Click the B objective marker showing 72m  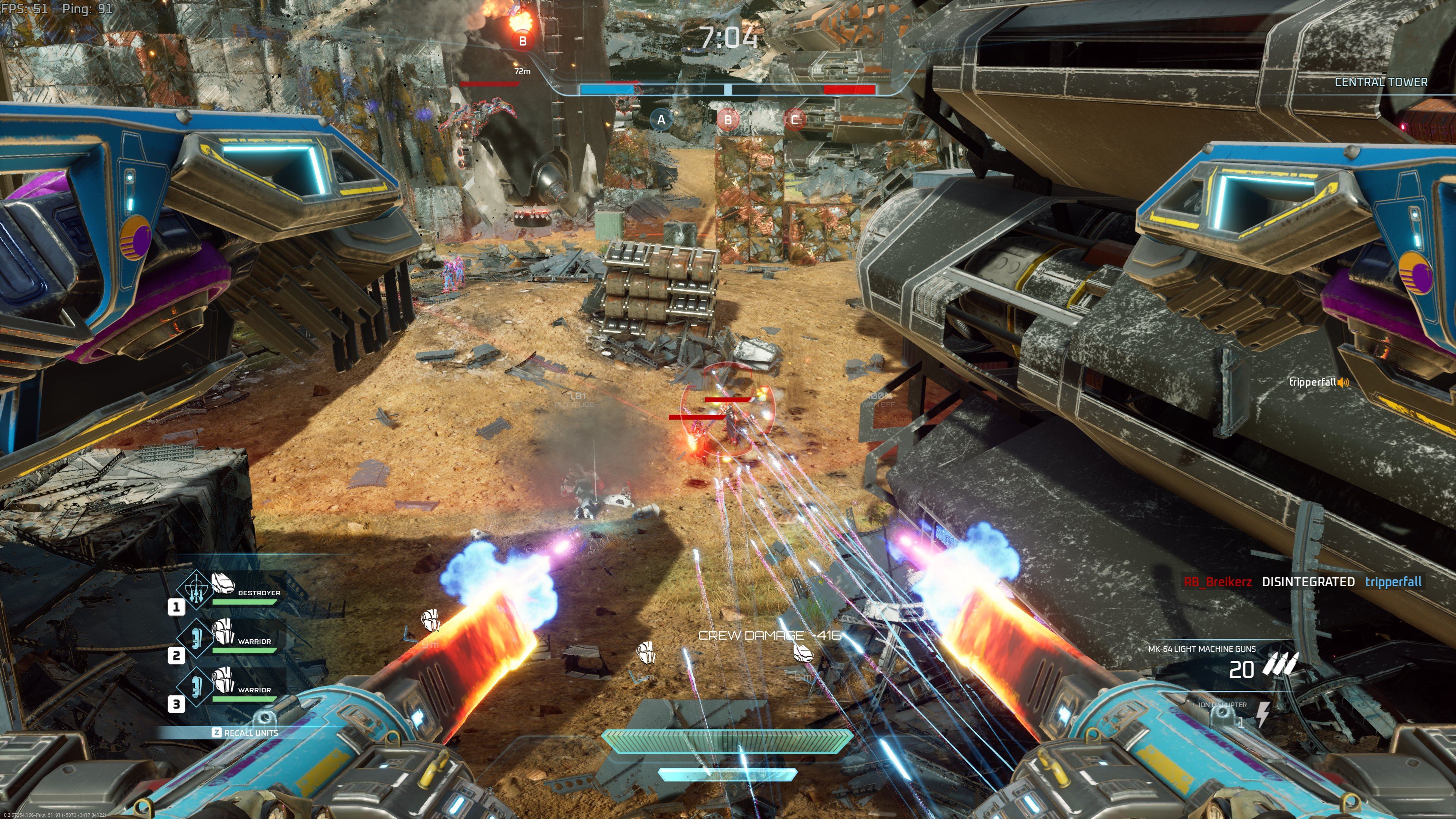point(522,41)
